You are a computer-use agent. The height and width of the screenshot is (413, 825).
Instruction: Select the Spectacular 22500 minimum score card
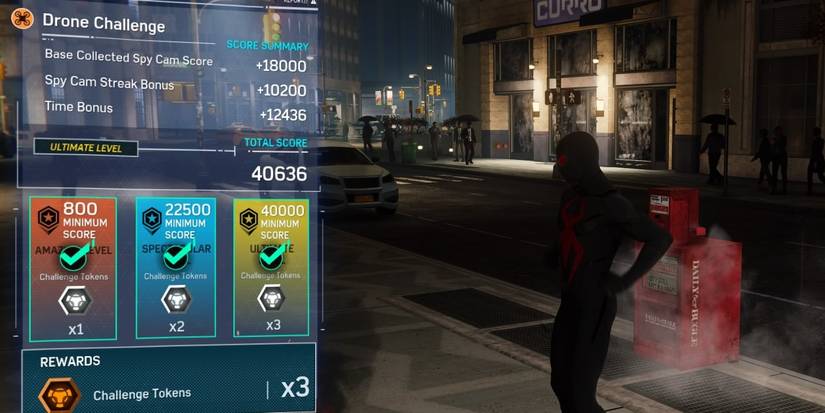[x=176, y=267]
